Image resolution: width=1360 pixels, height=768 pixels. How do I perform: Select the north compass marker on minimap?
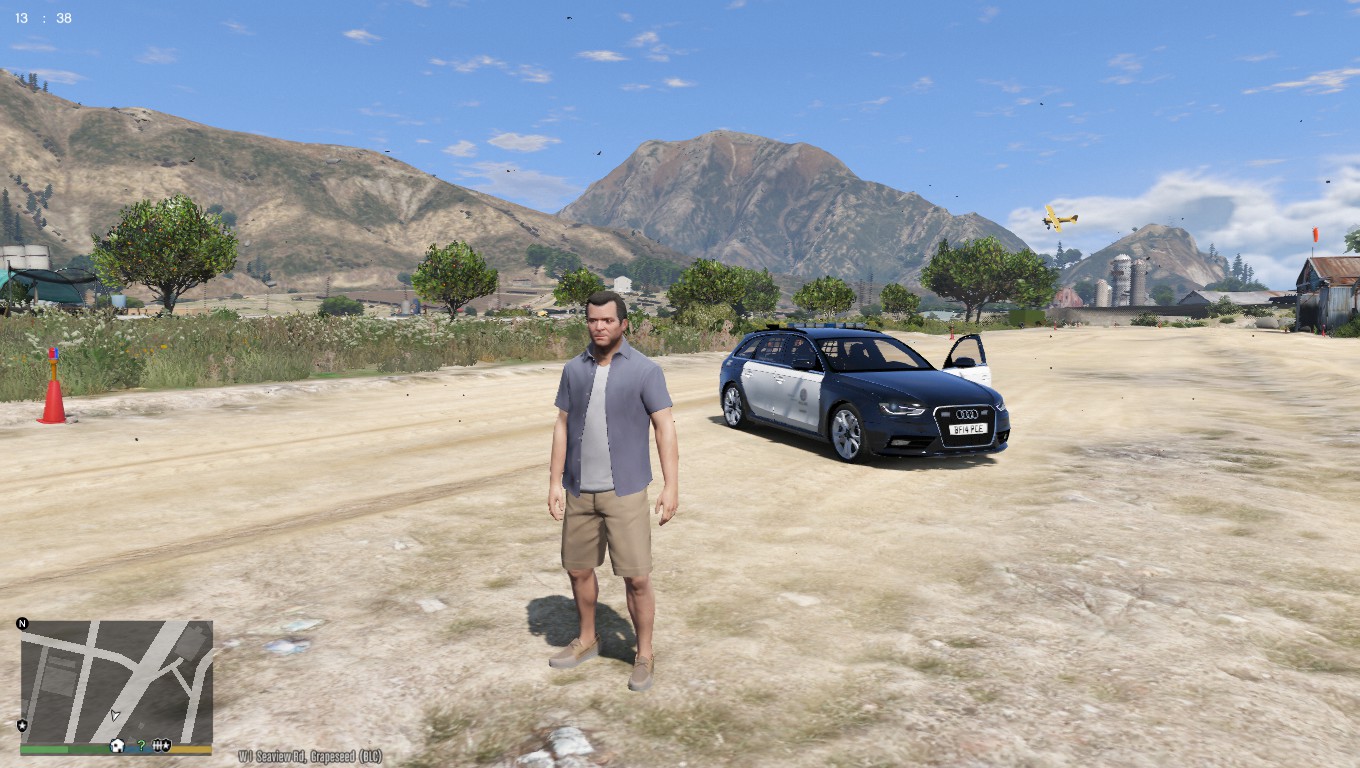point(22,624)
